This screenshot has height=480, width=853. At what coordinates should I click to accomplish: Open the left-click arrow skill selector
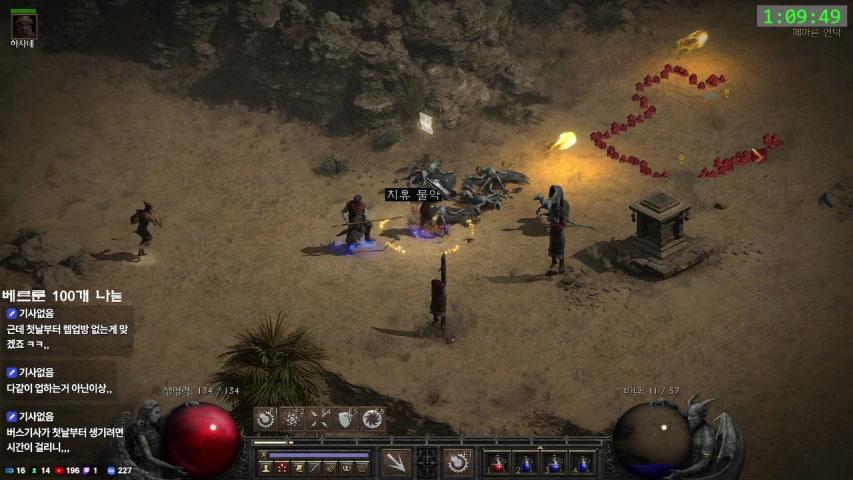395,463
